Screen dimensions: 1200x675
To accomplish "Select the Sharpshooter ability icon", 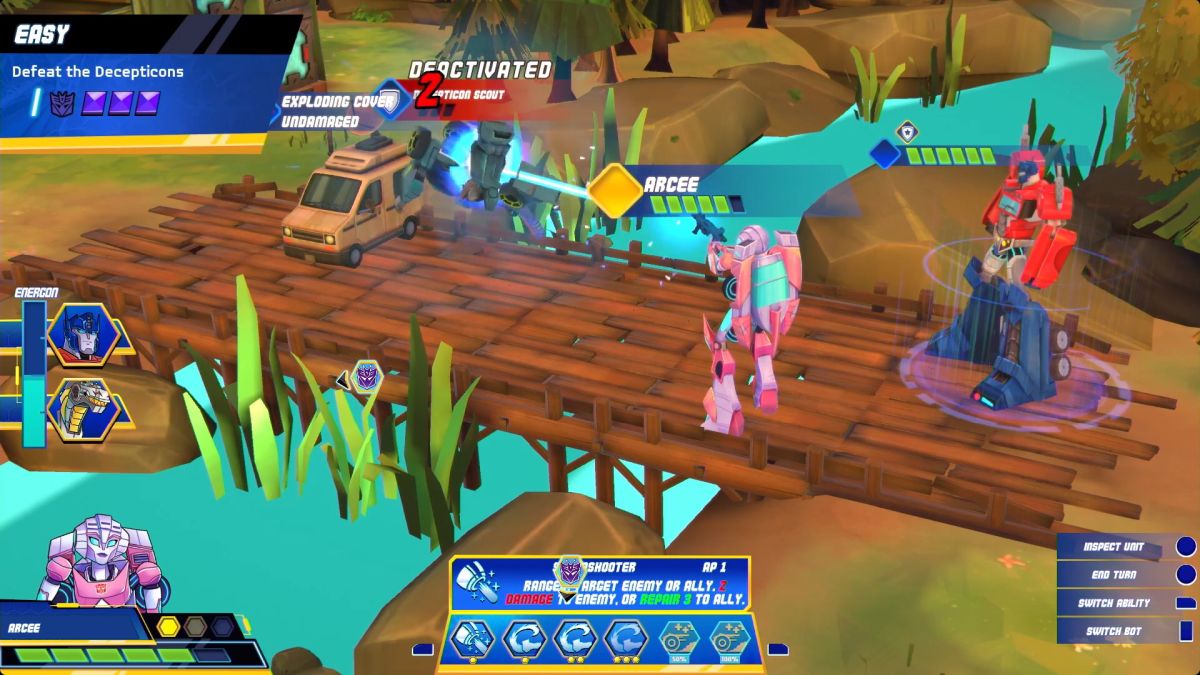I will pyautogui.click(x=473, y=639).
